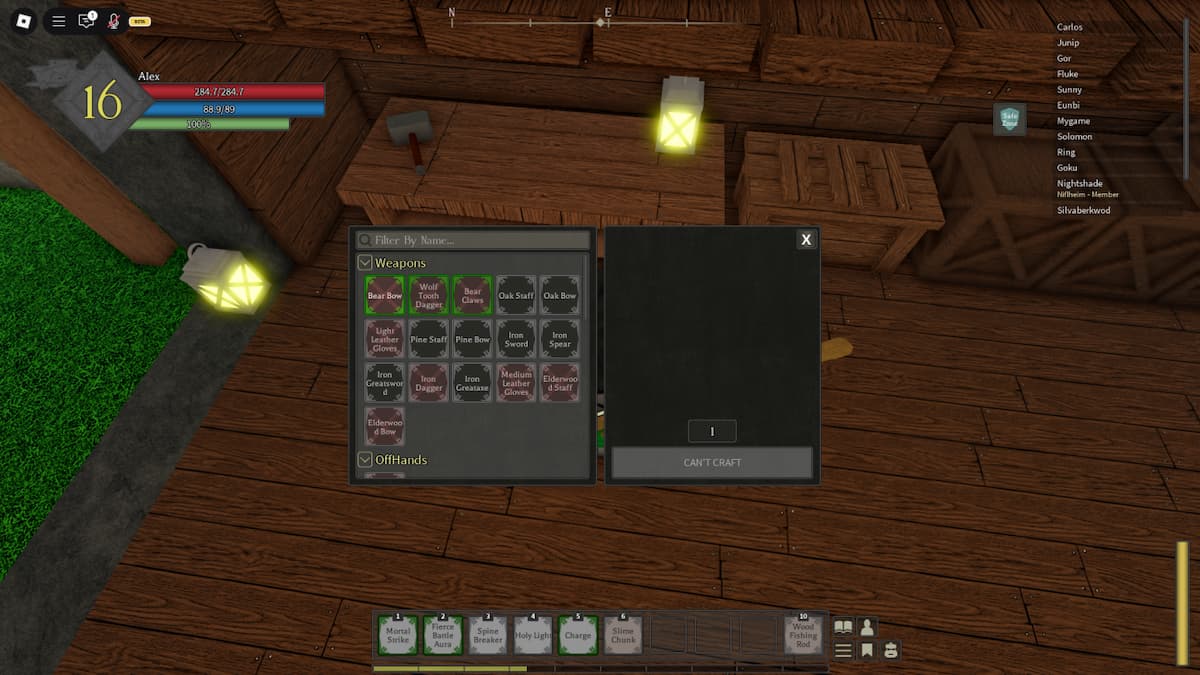Choose the Wolf Tooth Dagger recipe
Screen dimensions: 1200x675
tap(428, 296)
